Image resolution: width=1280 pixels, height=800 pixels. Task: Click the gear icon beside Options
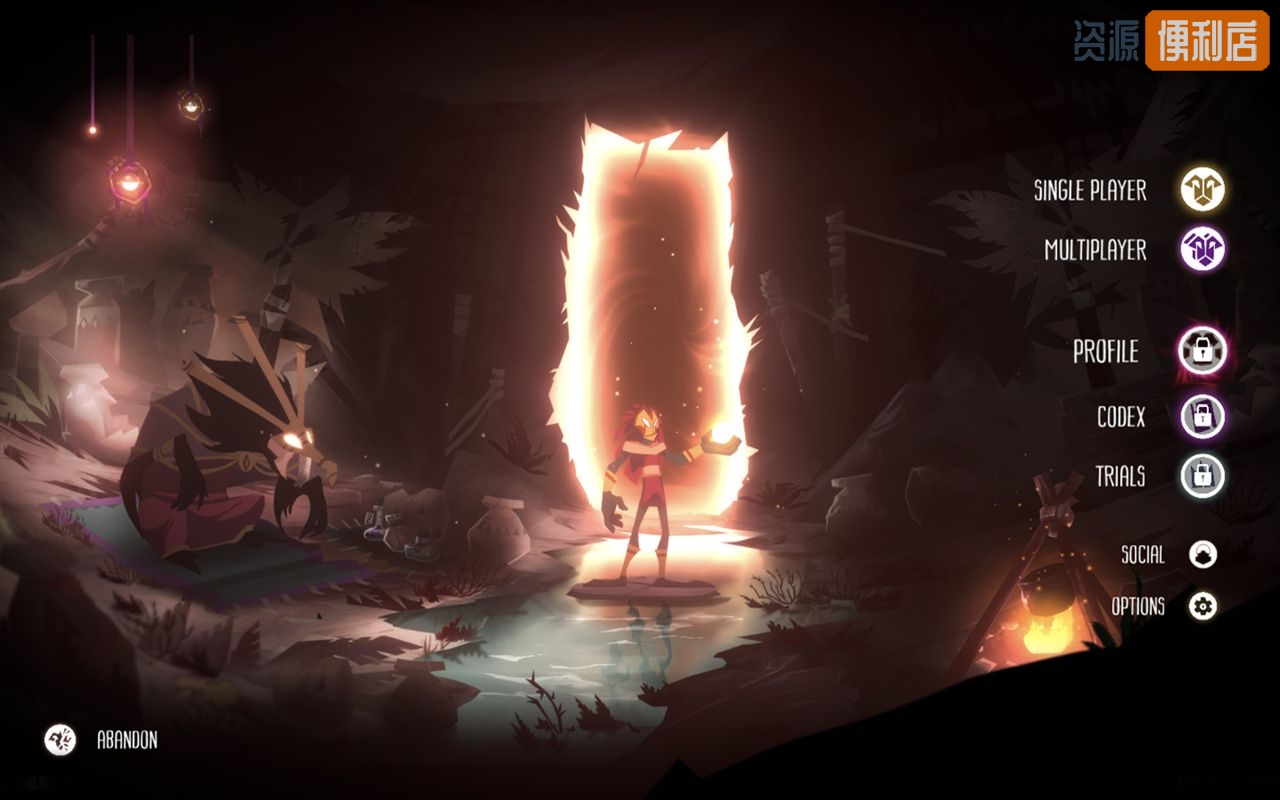(x=1202, y=606)
